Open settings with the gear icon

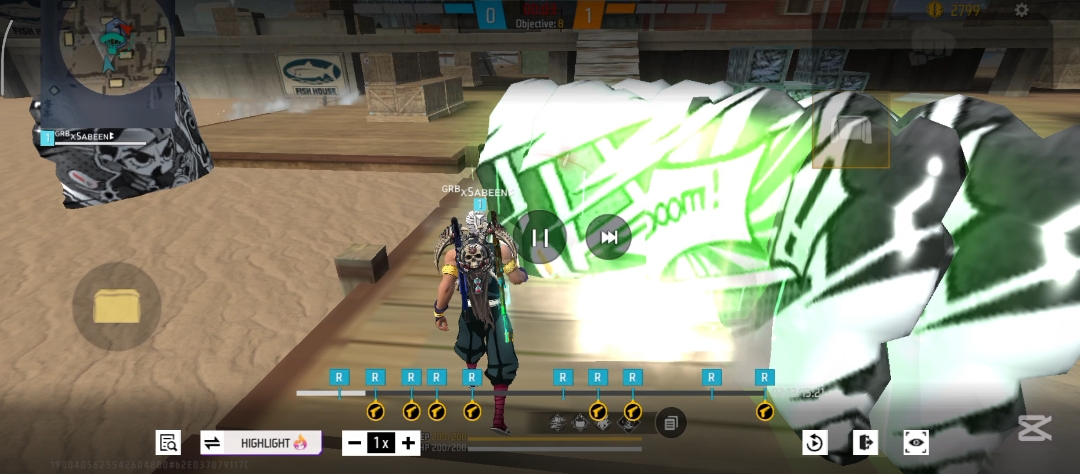tap(1021, 10)
